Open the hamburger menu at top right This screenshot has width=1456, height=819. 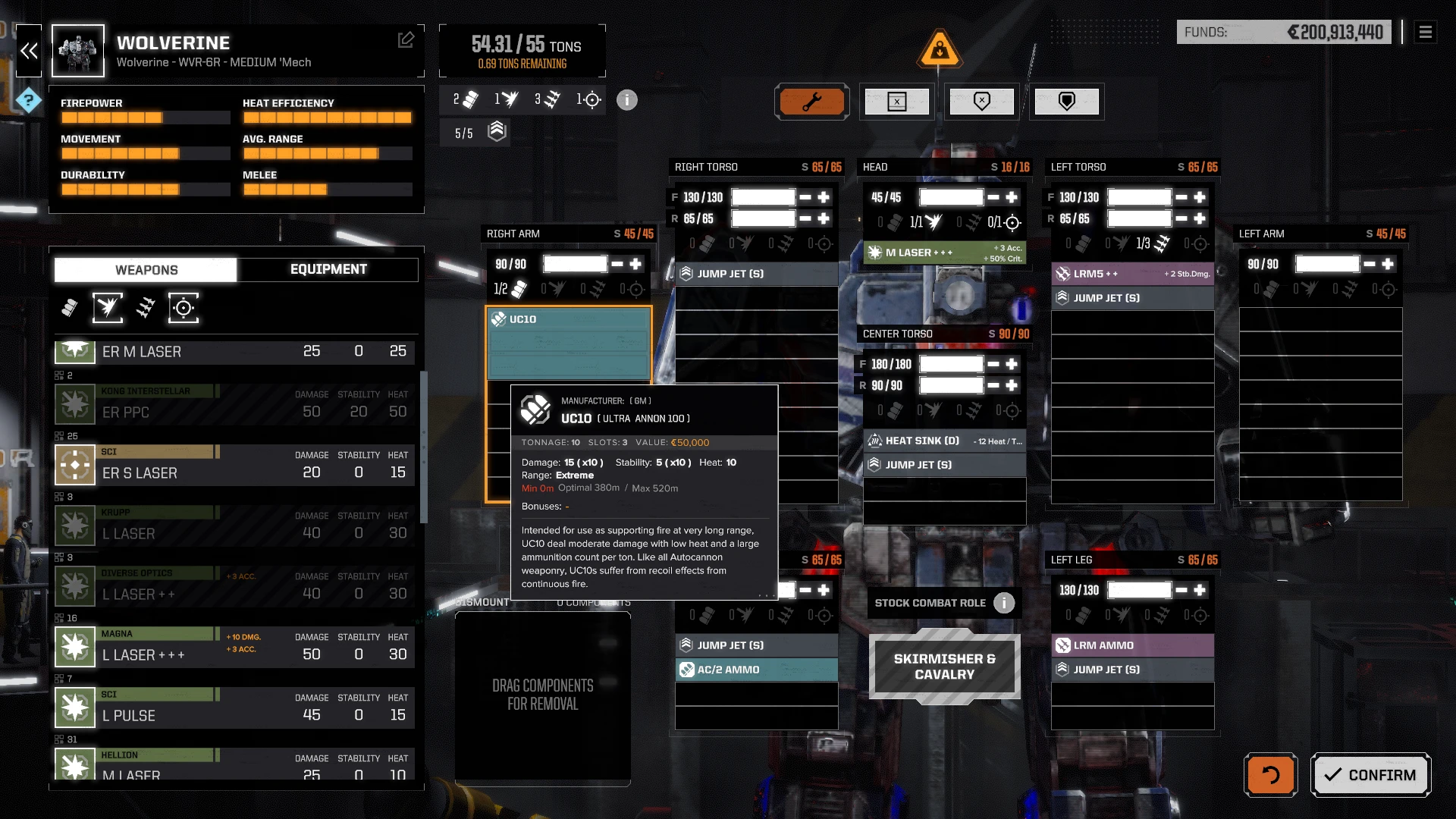(1426, 32)
